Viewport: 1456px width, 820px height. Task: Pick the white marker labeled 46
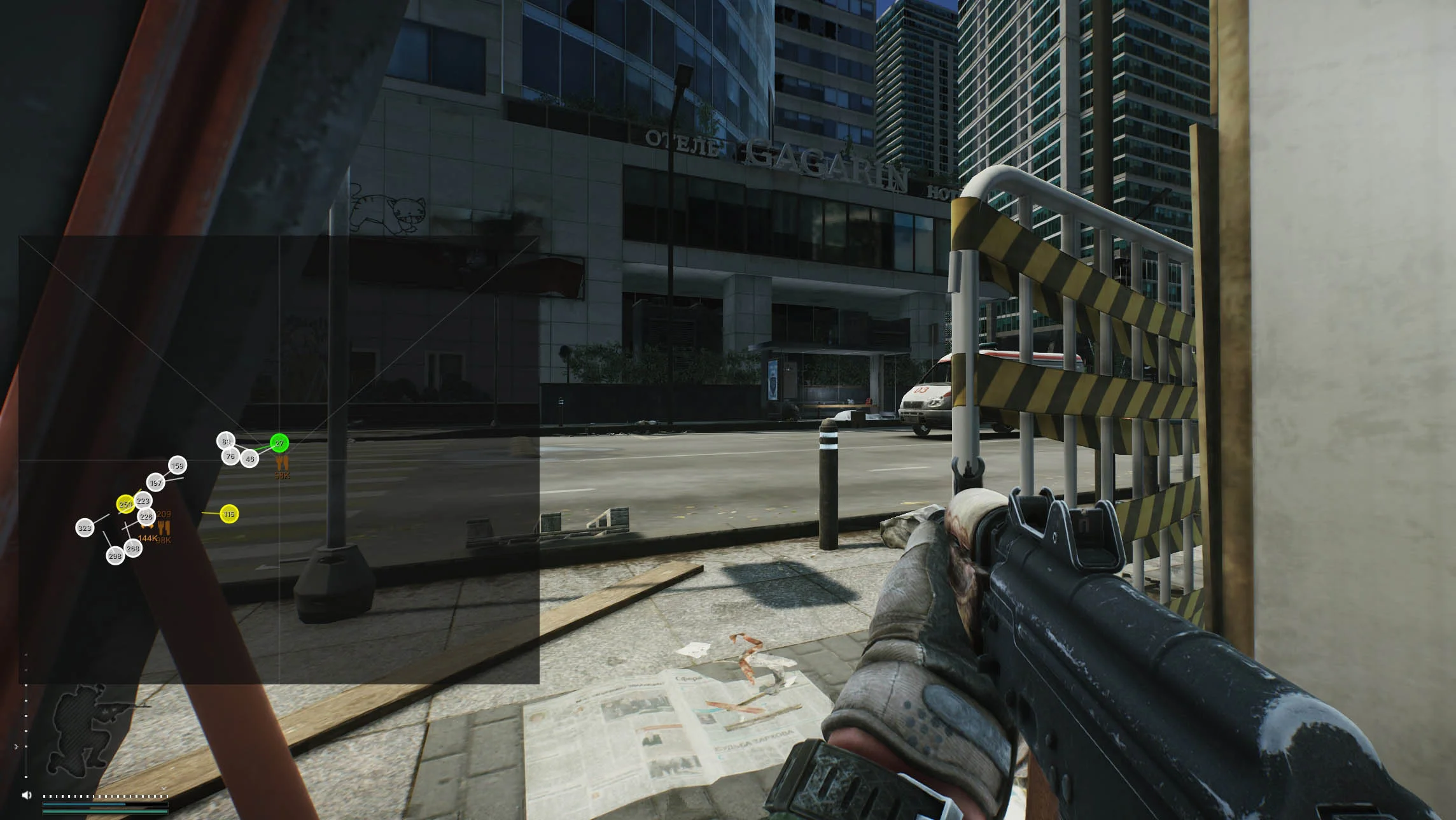click(250, 458)
